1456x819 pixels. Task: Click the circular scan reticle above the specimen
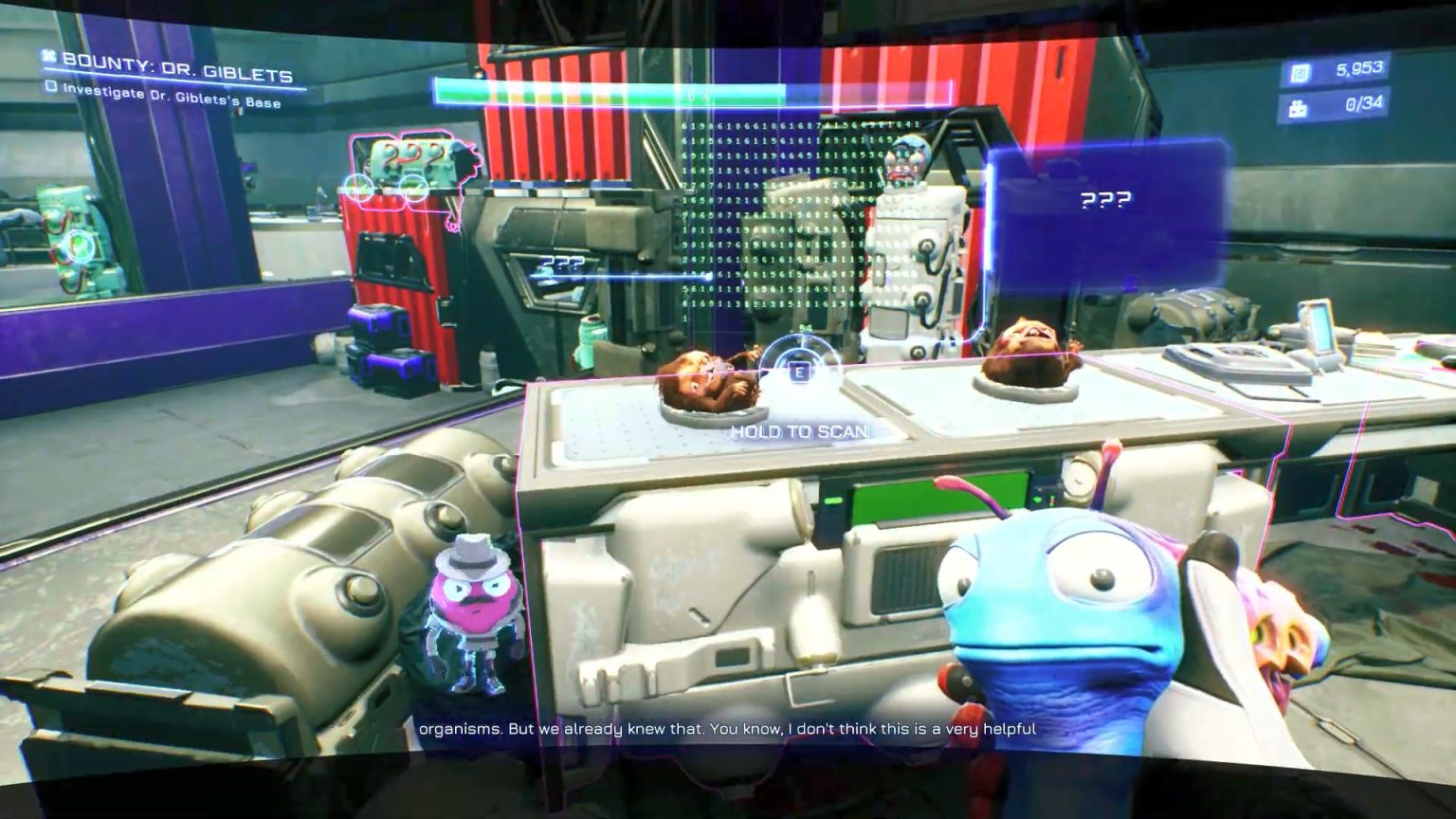click(x=799, y=370)
